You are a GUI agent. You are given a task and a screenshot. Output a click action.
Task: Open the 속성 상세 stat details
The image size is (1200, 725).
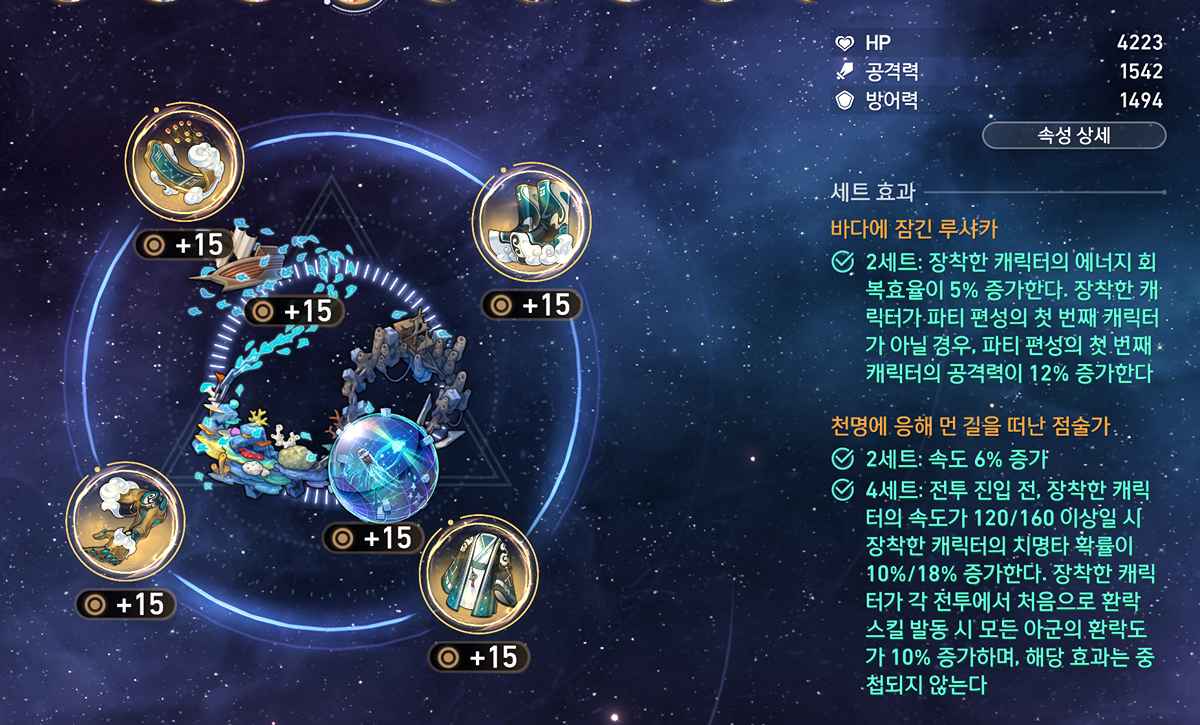1074,136
